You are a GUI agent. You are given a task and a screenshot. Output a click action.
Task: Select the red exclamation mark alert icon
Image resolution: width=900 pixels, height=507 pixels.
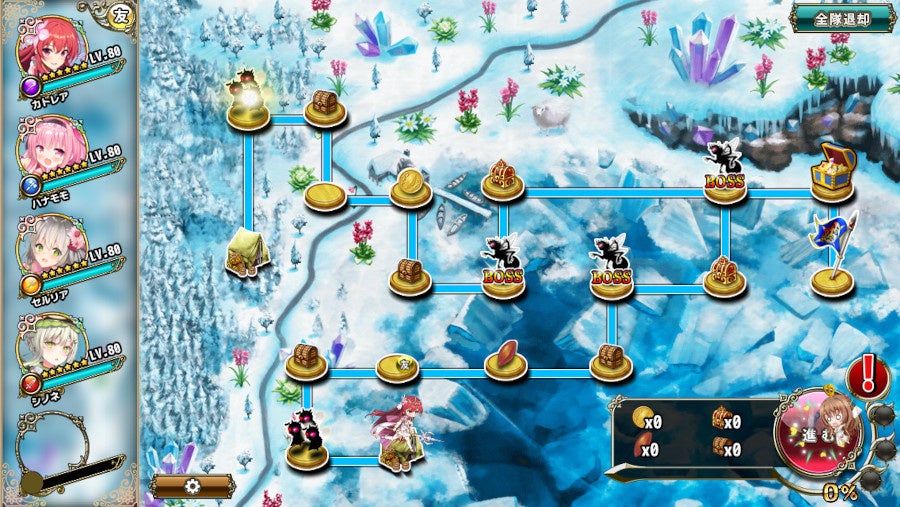(x=868, y=376)
